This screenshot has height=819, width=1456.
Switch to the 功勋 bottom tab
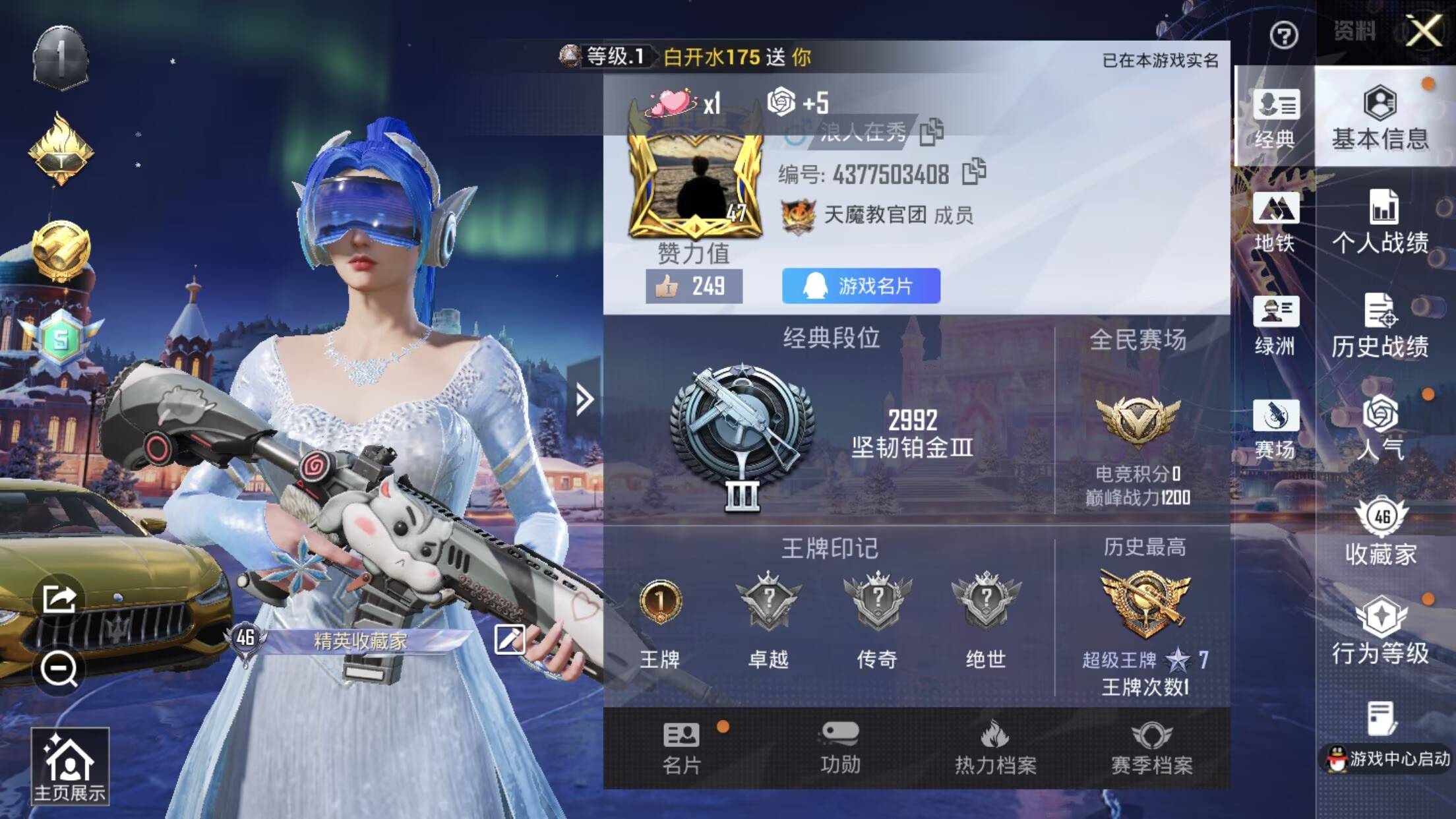(839, 748)
